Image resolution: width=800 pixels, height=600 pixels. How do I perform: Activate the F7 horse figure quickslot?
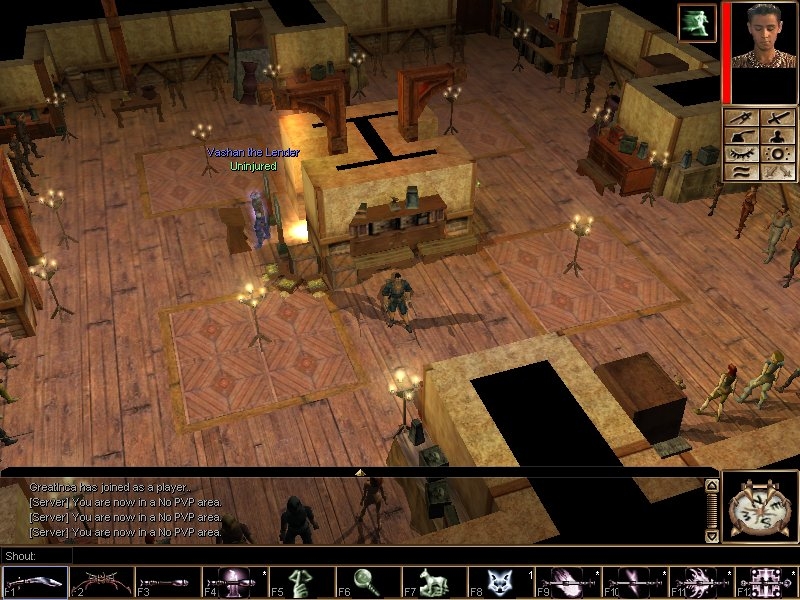click(x=435, y=582)
